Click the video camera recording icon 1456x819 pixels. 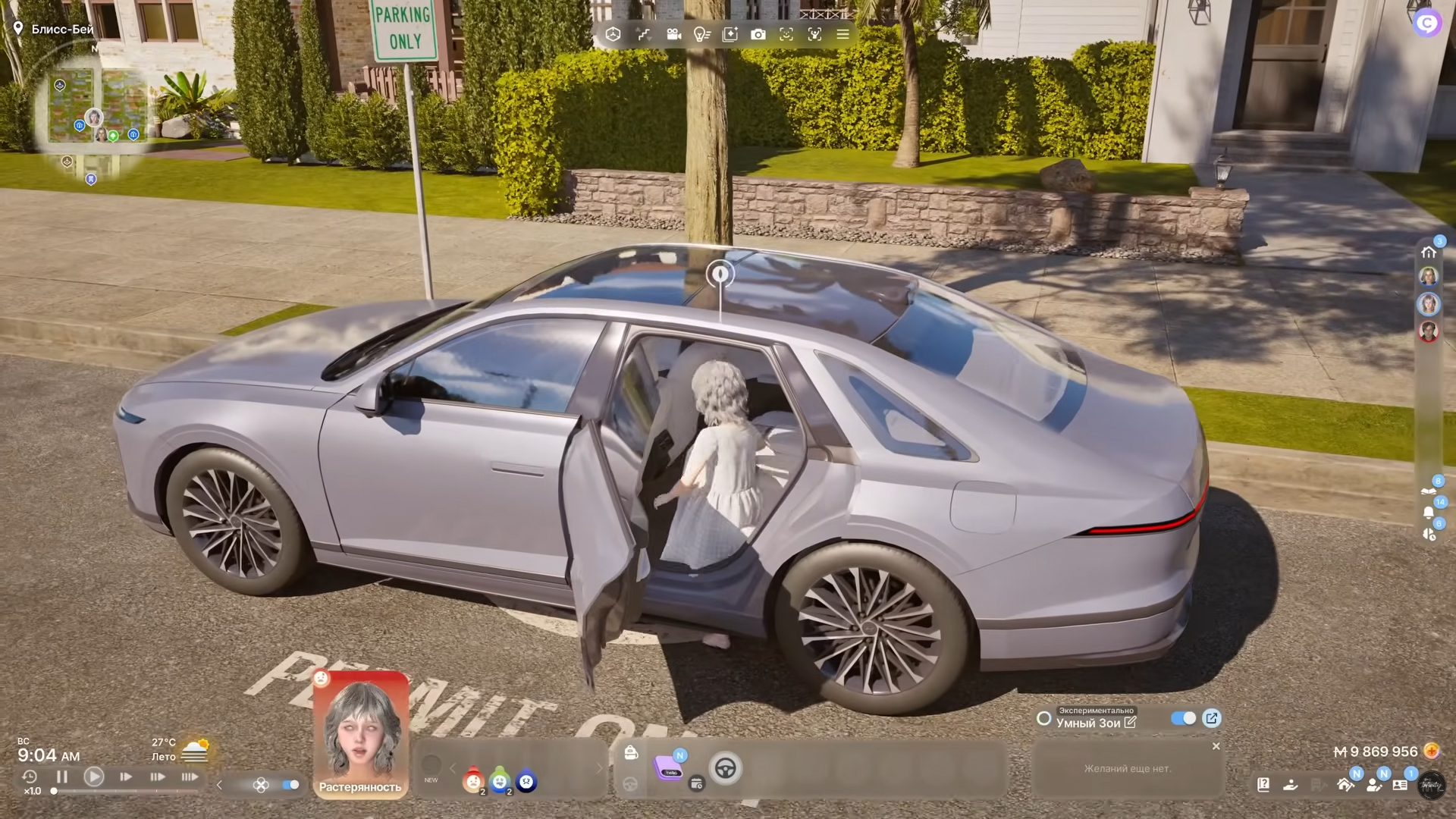coord(673,34)
